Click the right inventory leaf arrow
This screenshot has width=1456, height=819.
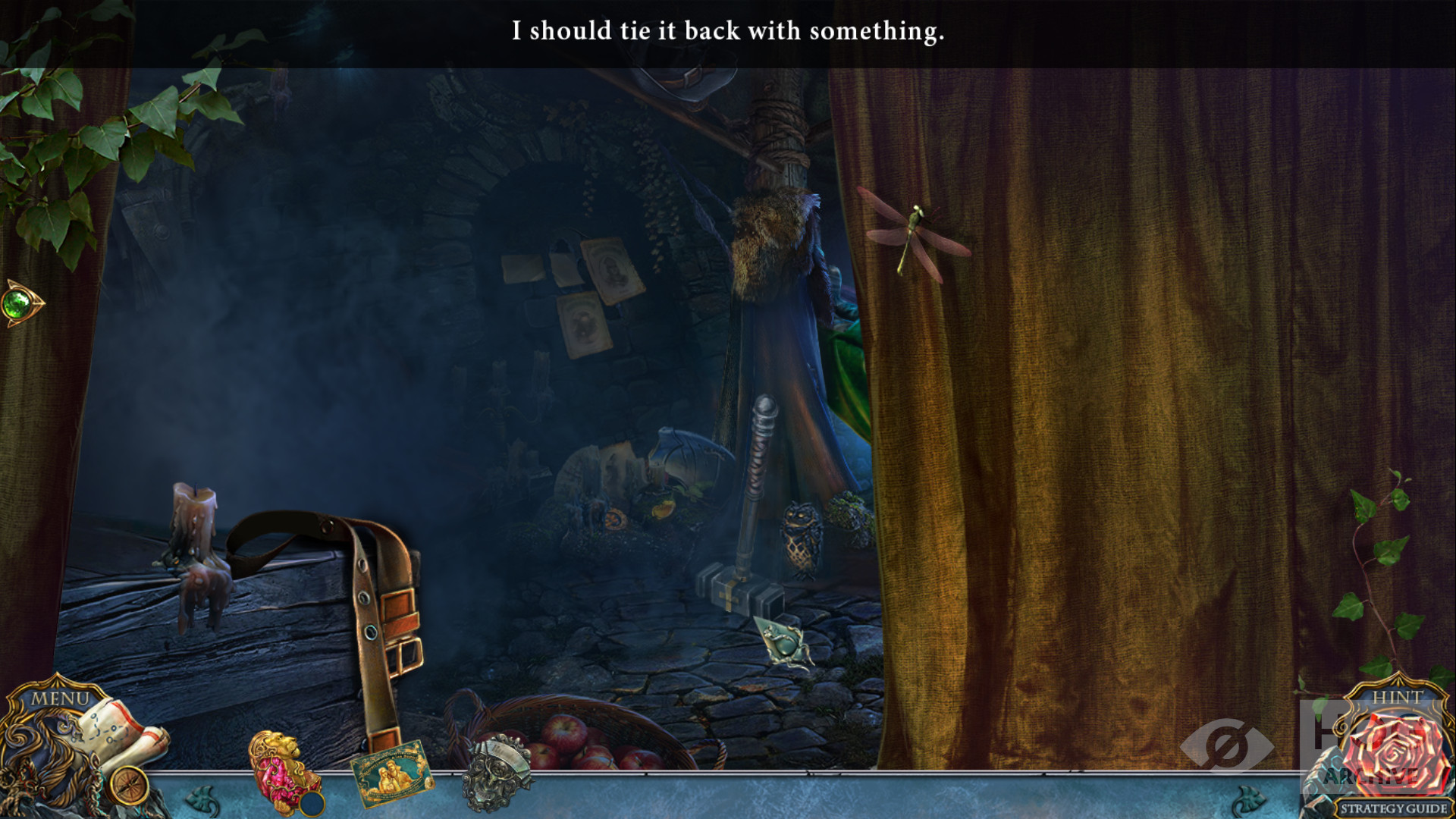tap(1249, 799)
